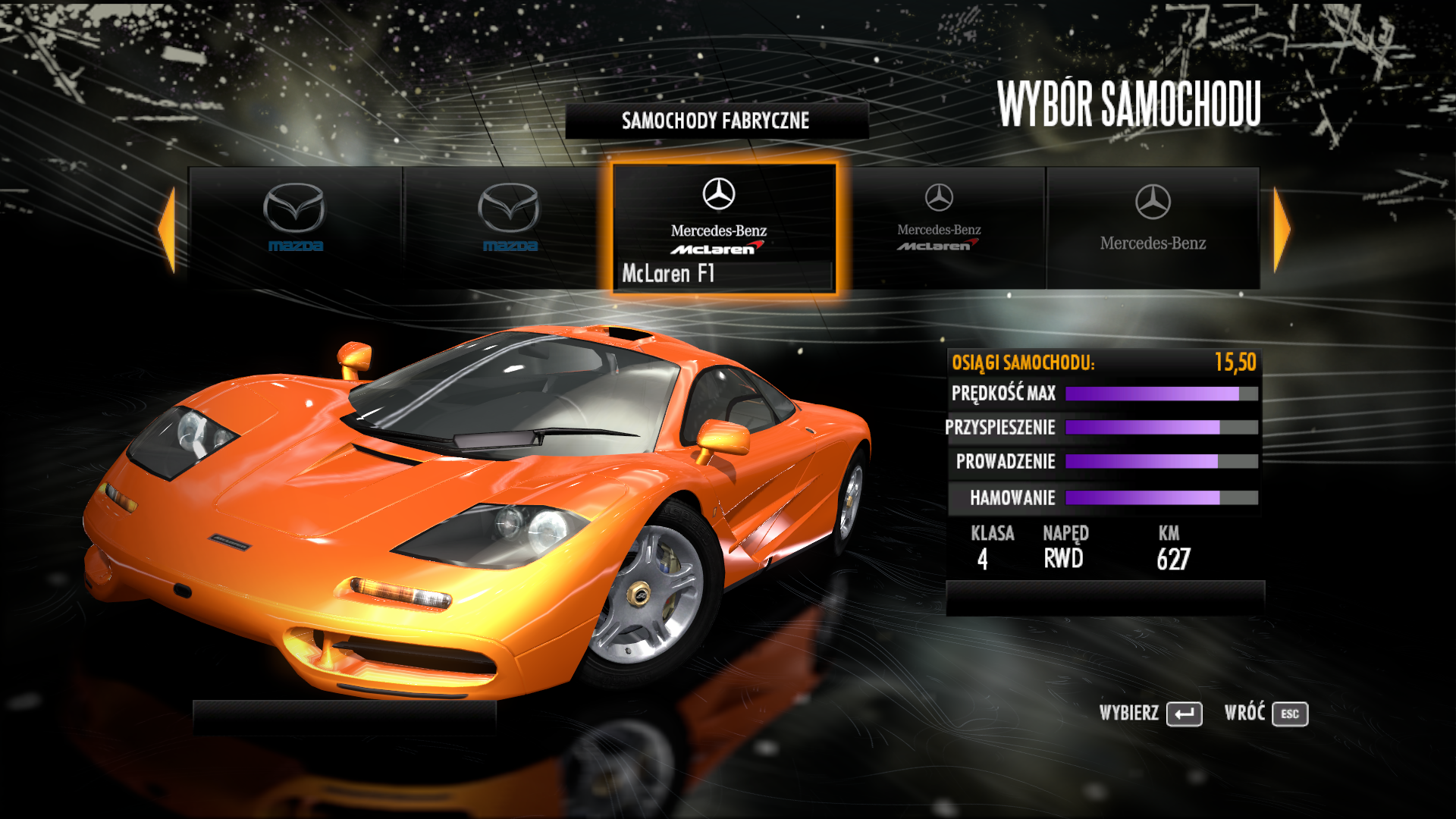The height and width of the screenshot is (819, 1456).
Task: Show the previous car with the left arrow
Action: pos(168,229)
